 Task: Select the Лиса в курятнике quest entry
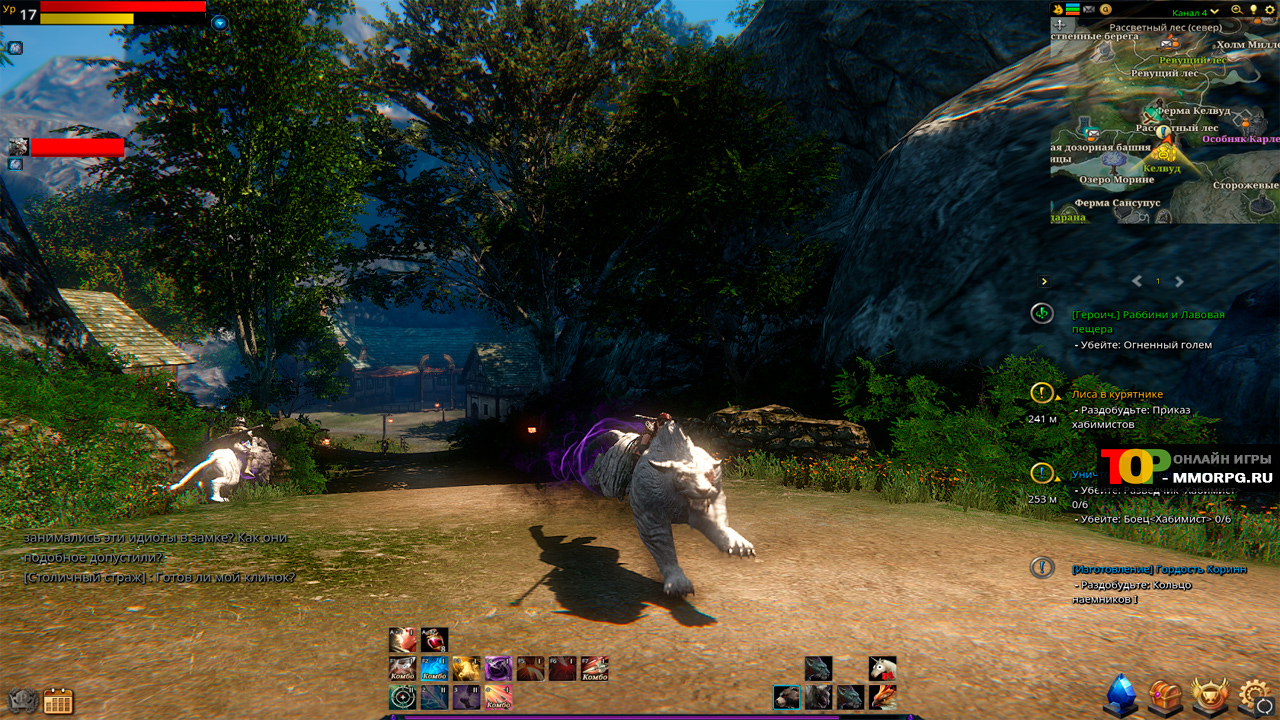click(x=1116, y=395)
